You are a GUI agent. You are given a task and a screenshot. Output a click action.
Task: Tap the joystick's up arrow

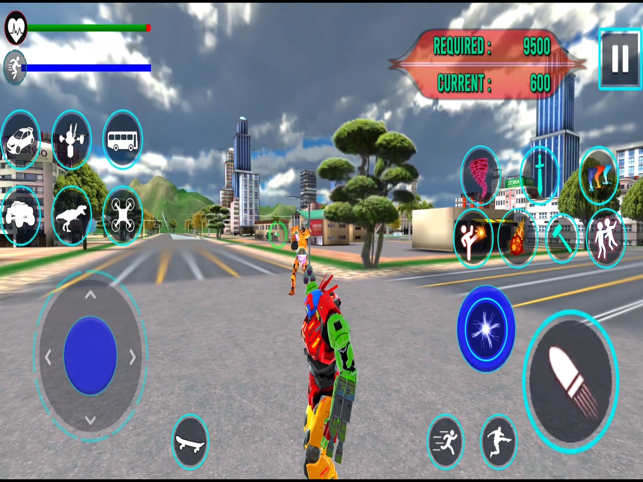(90, 295)
